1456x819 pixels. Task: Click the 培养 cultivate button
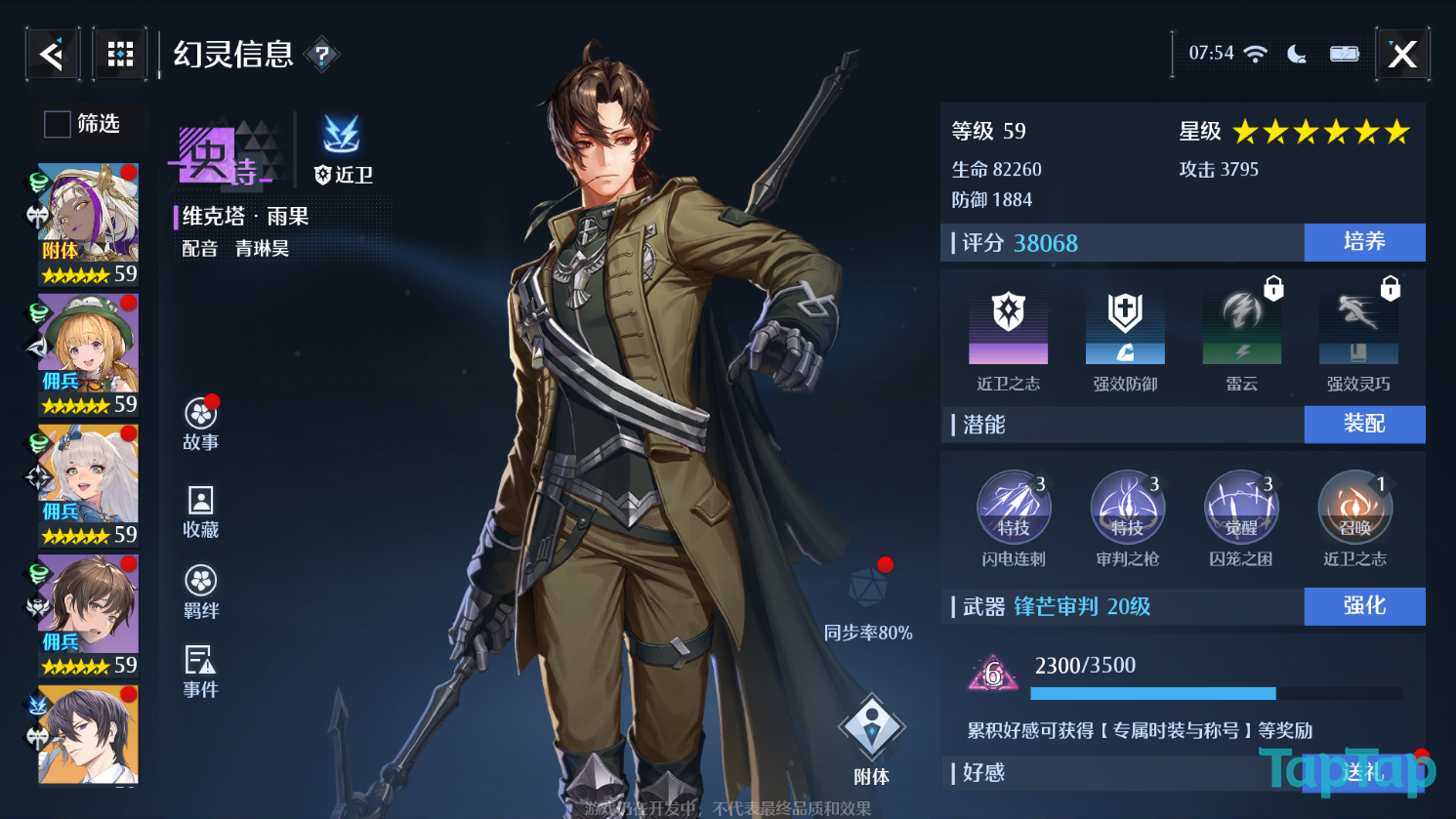point(1364,242)
